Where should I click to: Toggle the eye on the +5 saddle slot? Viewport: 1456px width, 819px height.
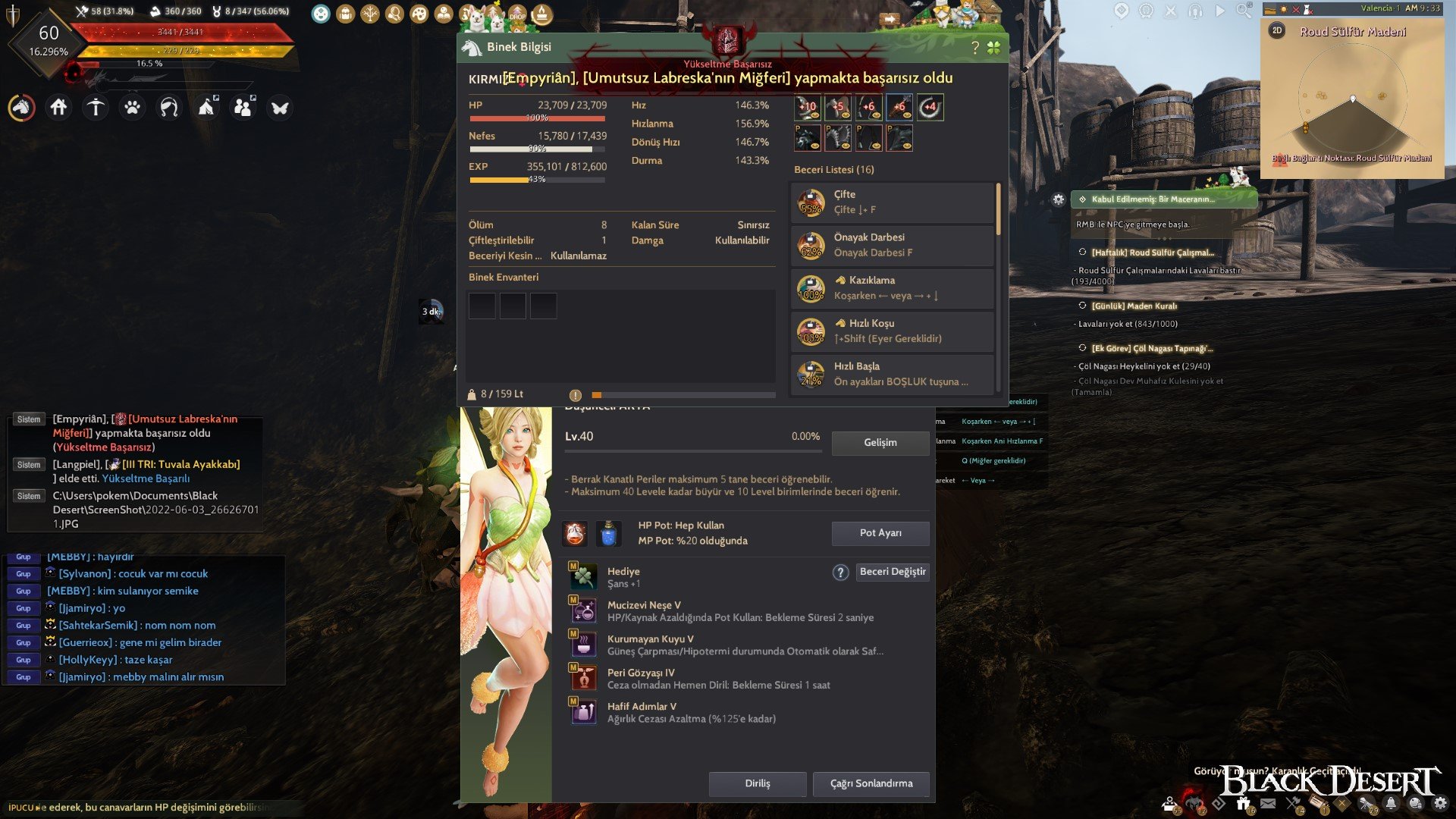[x=846, y=115]
